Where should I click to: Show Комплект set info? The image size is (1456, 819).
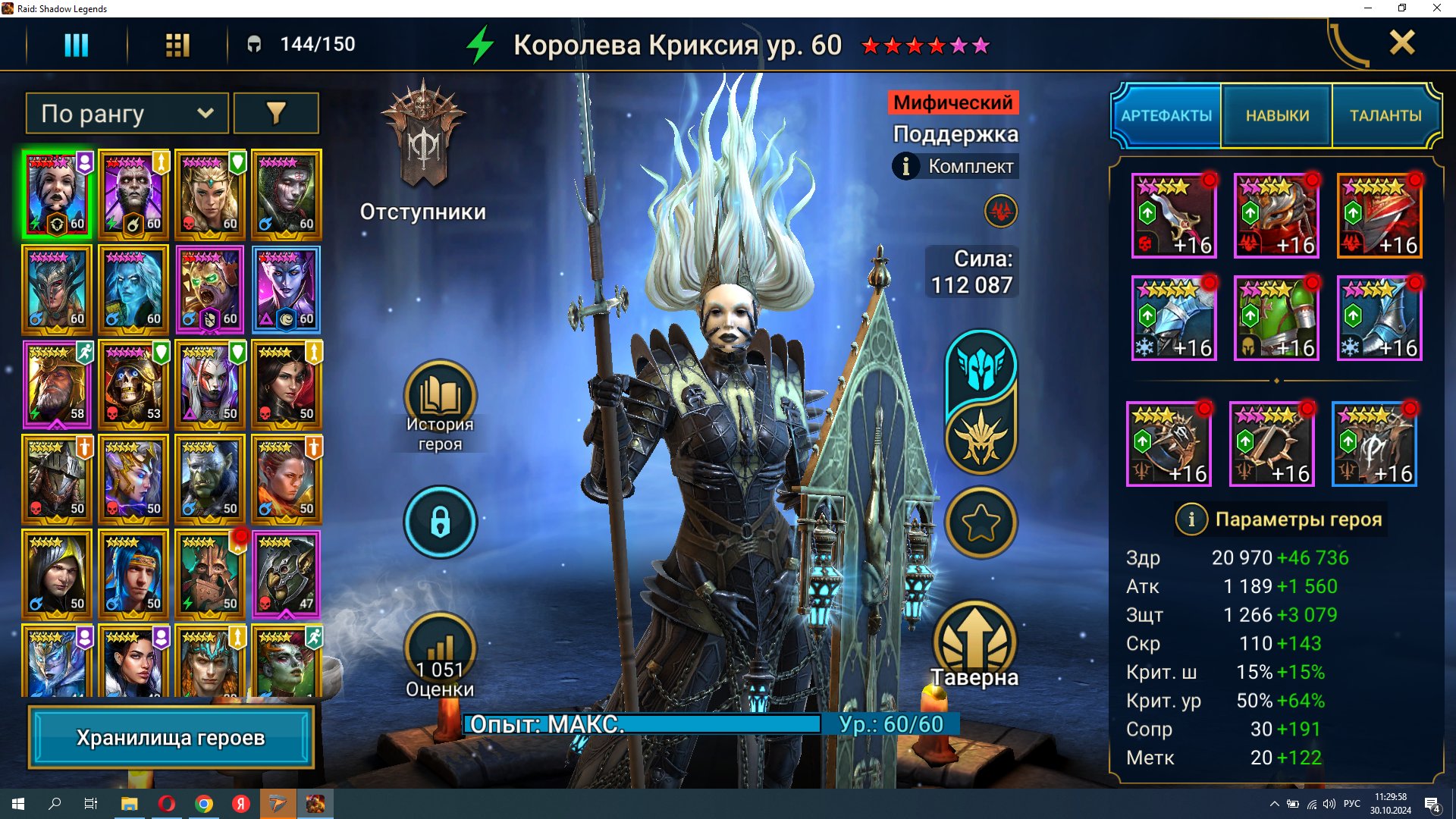(x=955, y=166)
